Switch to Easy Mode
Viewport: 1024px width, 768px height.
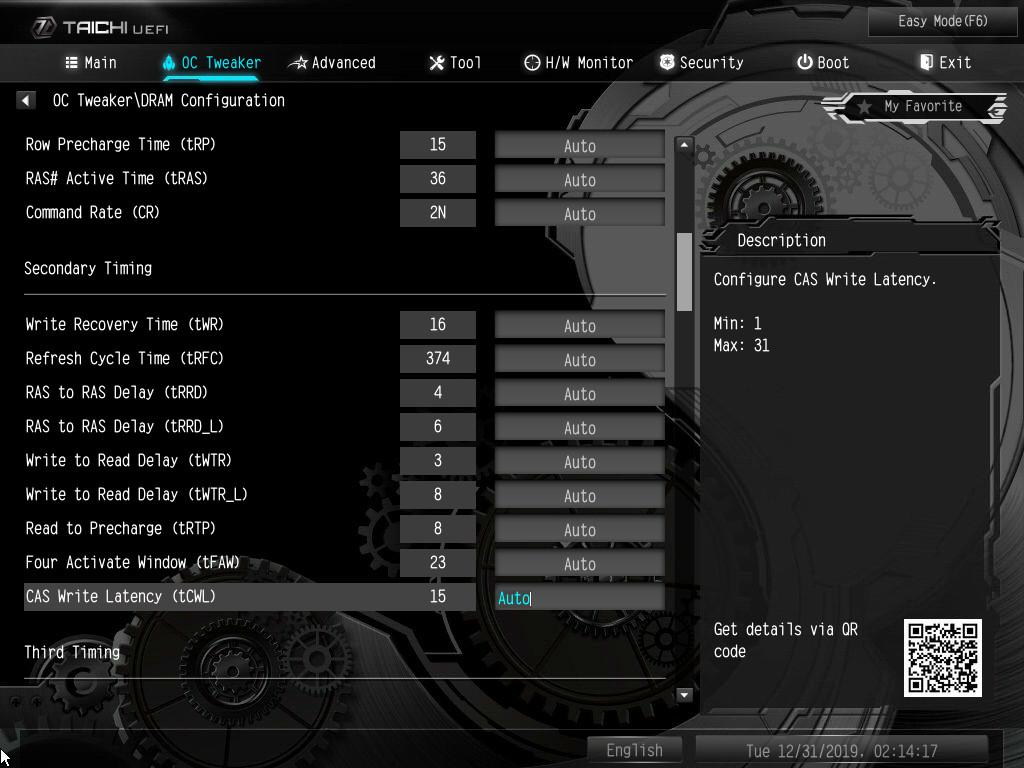pyautogui.click(x=943, y=21)
